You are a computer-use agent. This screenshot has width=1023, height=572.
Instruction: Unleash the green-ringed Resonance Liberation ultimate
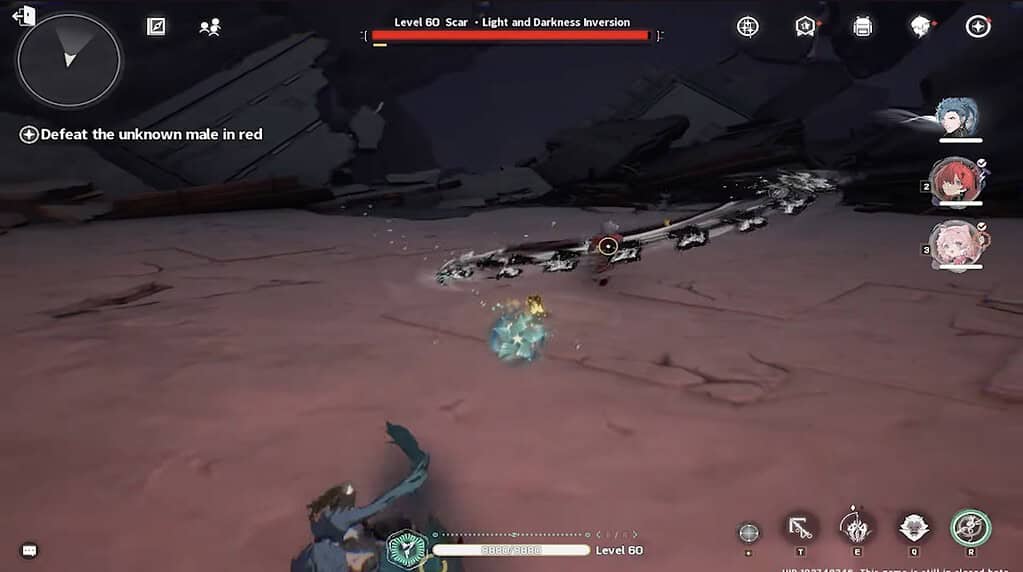pyautogui.click(x=969, y=527)
